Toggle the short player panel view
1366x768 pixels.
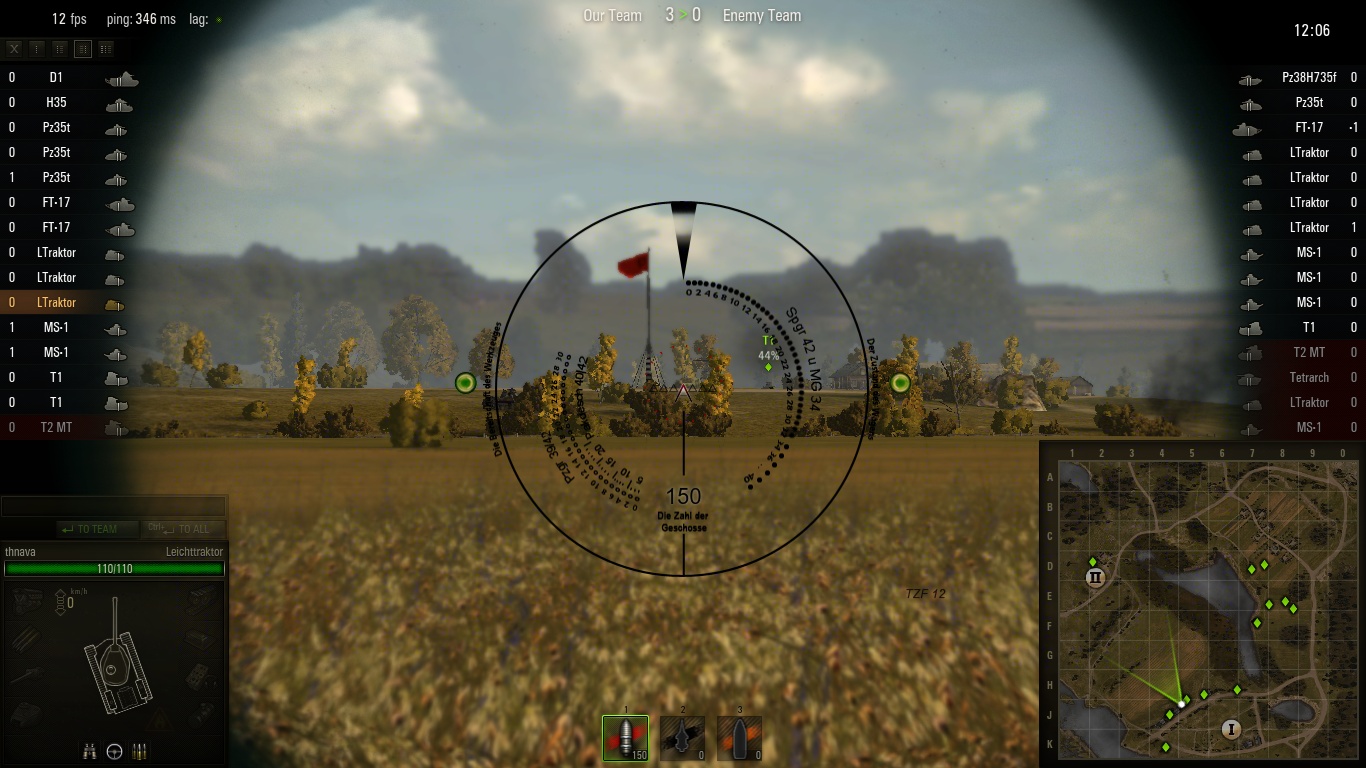[35, 47]
